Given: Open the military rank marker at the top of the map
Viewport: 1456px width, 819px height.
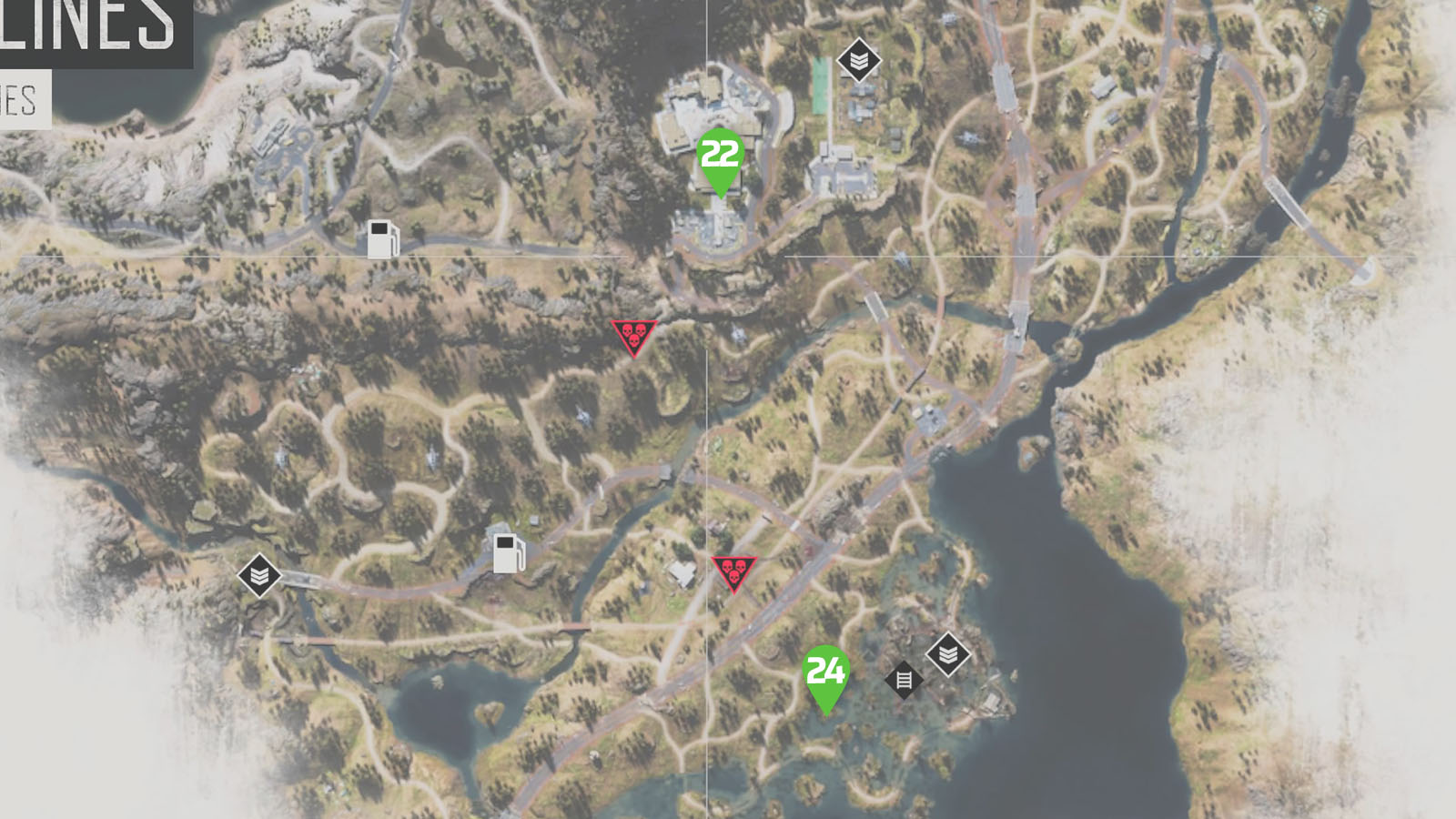Looking at the screenshot, I should pos(859,61).
